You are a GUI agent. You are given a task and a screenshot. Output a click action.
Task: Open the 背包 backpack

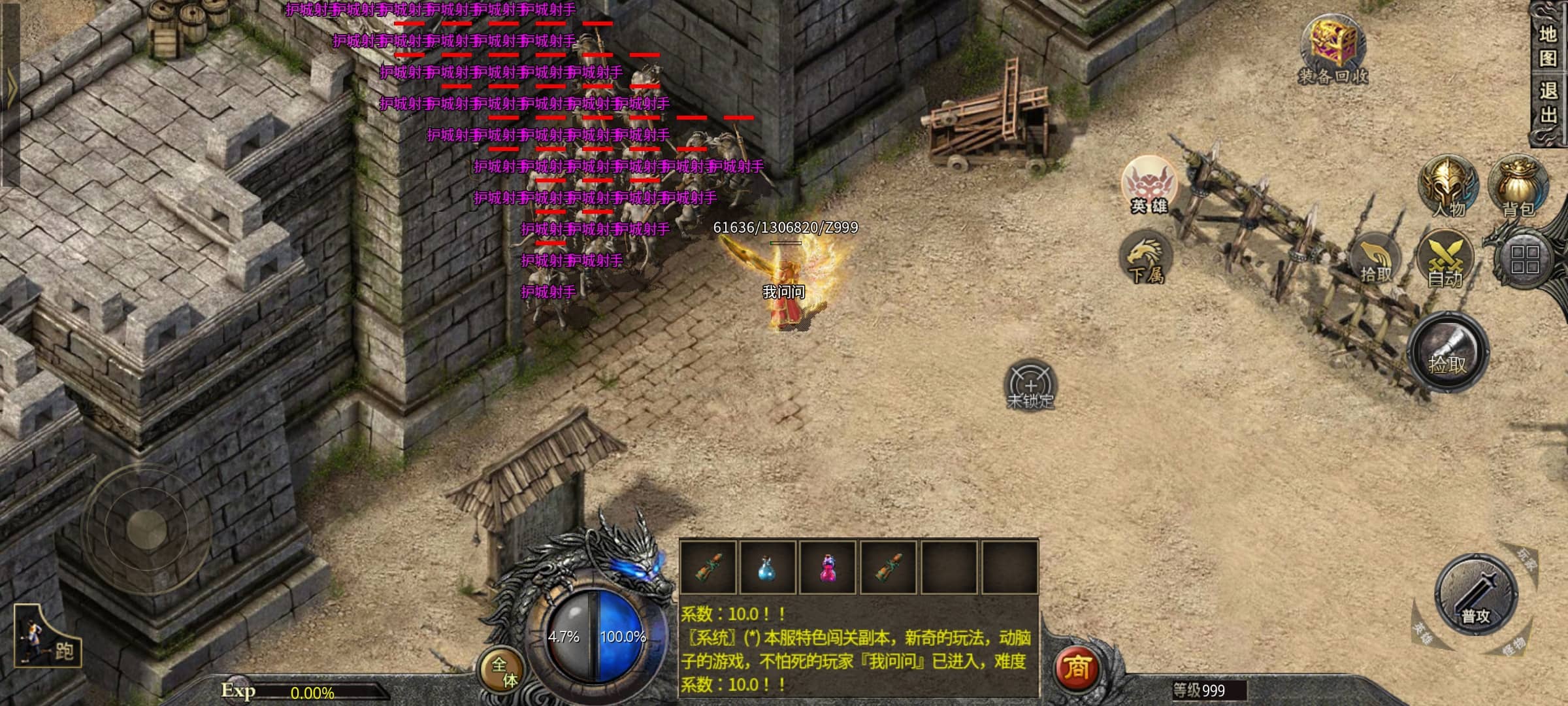1518,186
